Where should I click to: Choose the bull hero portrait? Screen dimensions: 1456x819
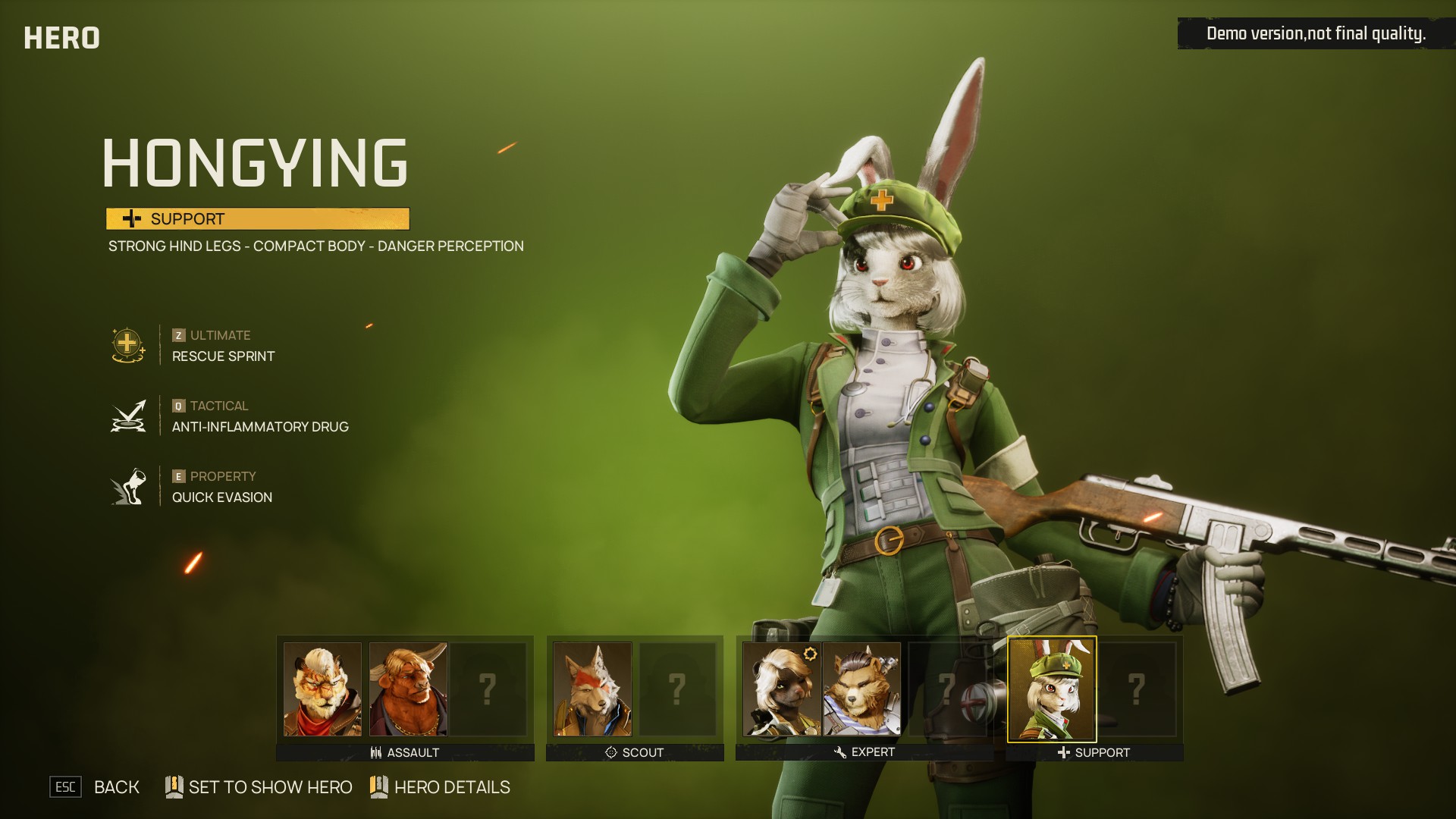pos(408,689)
